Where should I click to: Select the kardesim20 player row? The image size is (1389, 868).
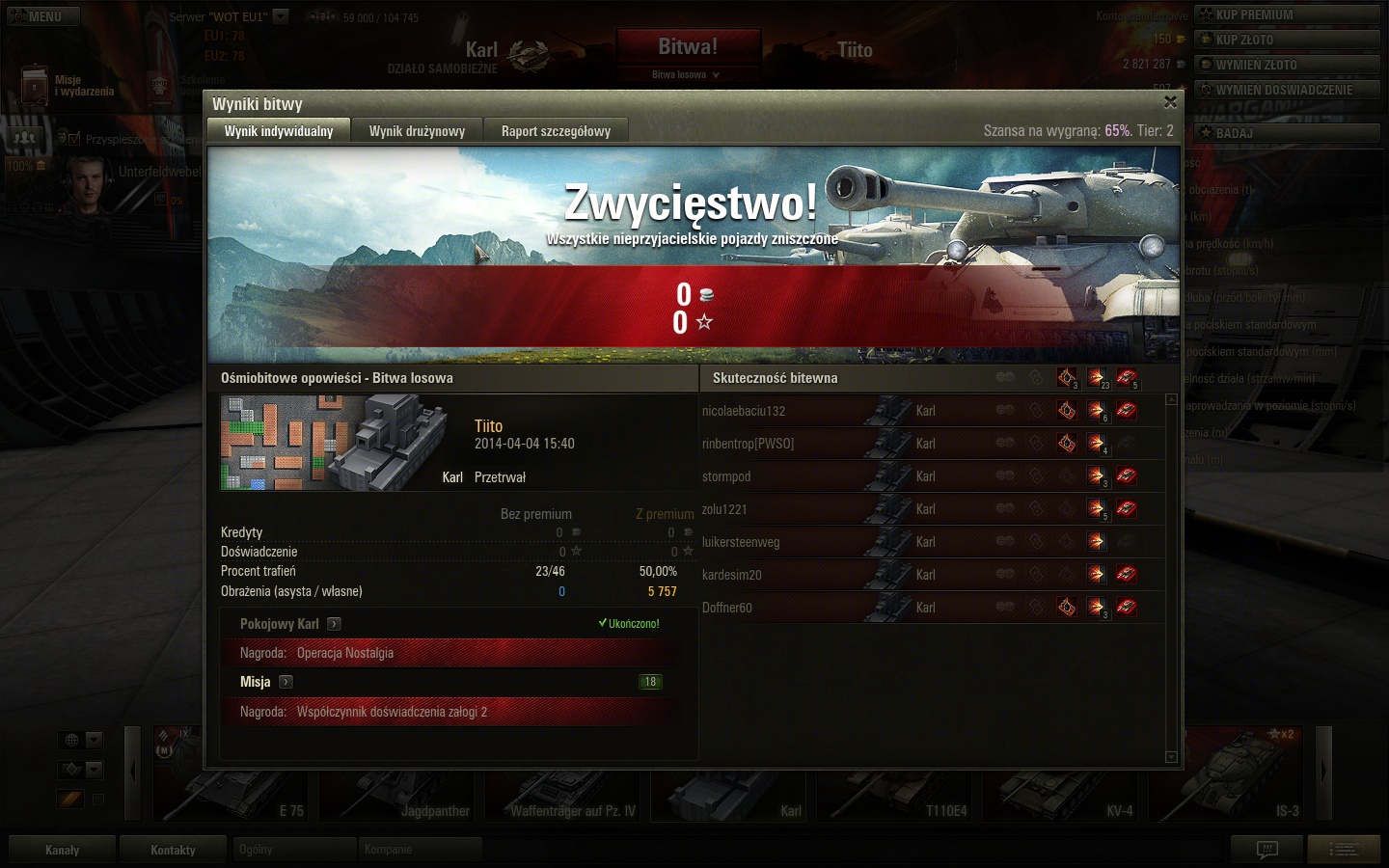click(732, 575)
